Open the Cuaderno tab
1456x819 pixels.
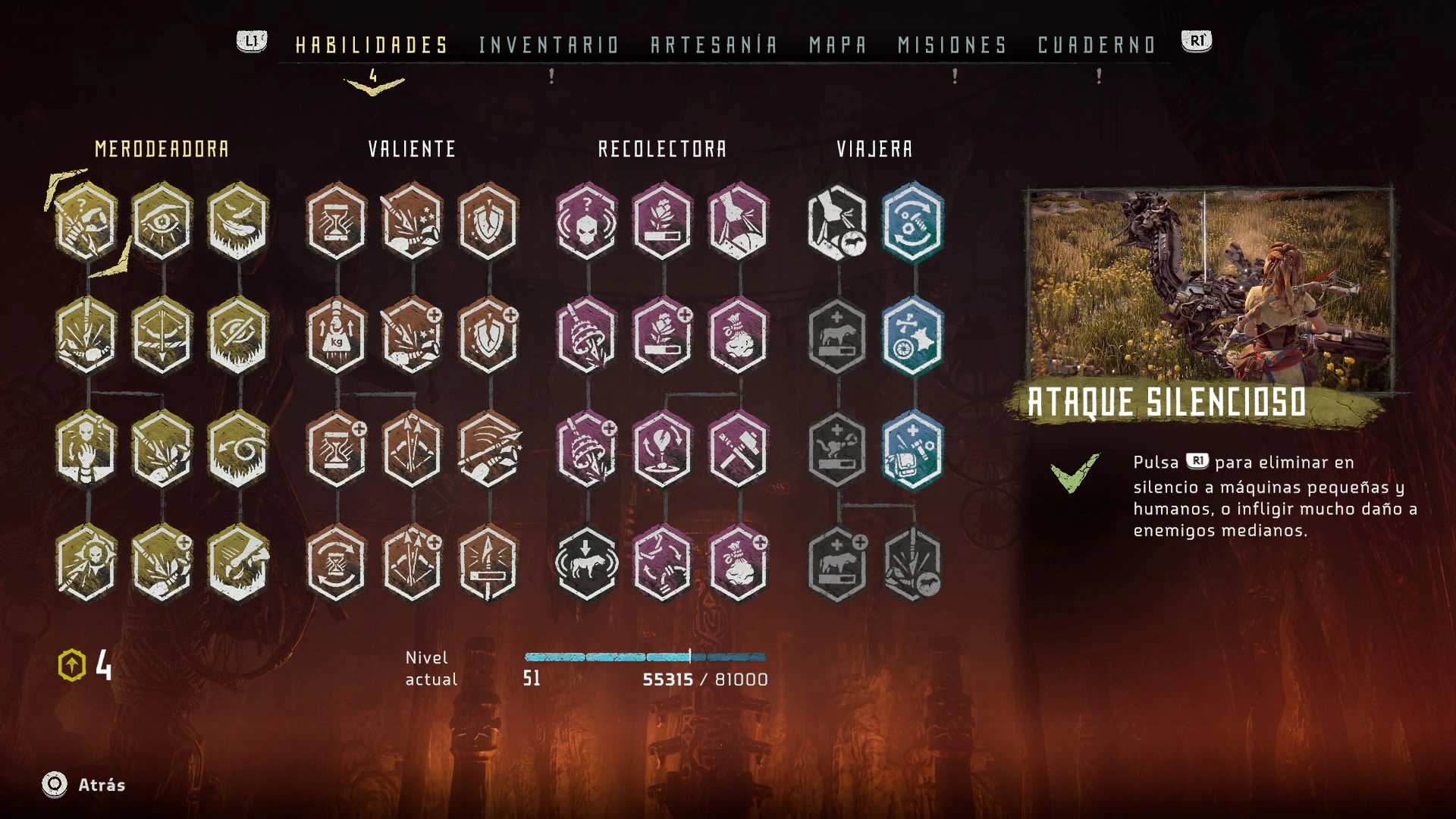pos(1097,45)
